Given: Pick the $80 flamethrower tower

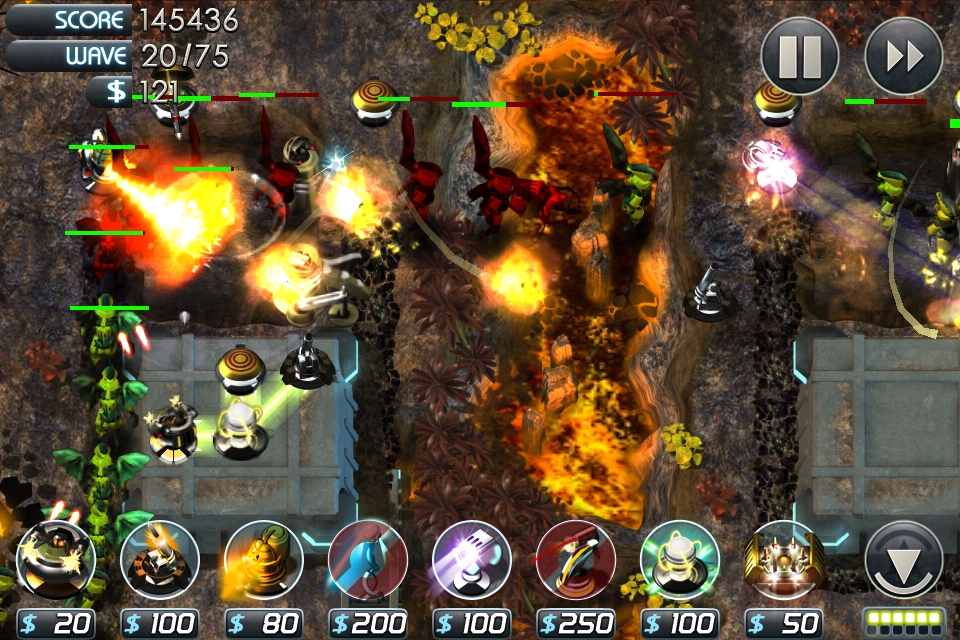Looking at the screenshot, I should coord(264,560).
